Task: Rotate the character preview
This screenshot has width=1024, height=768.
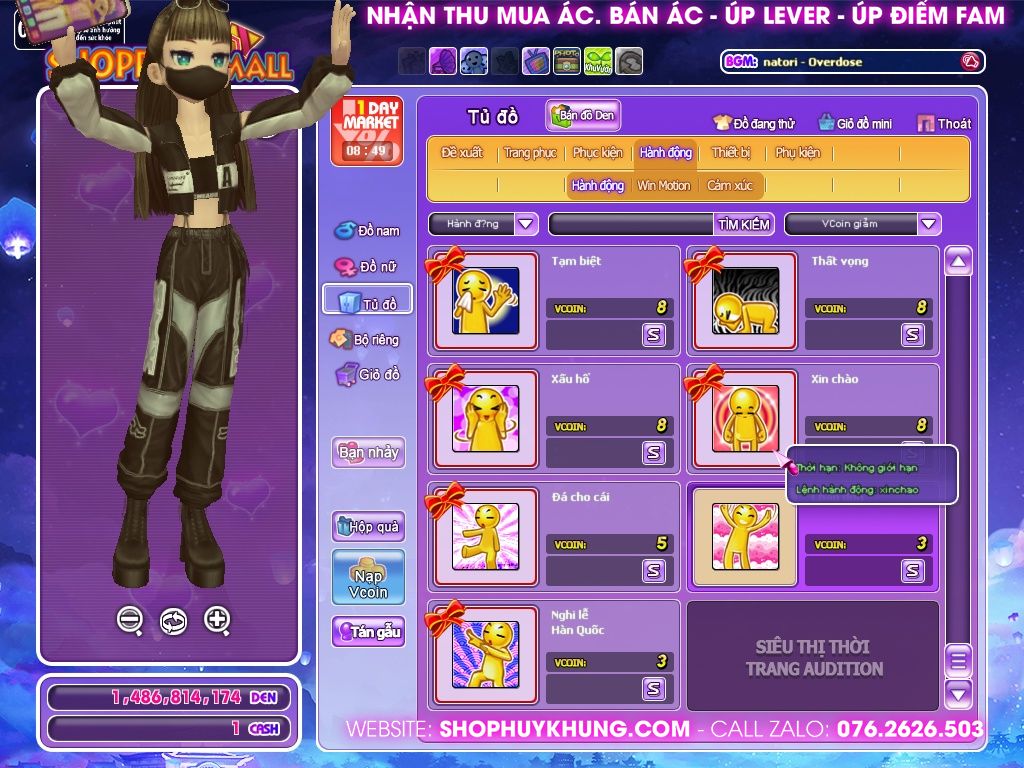Action: [x=173, y=621]
